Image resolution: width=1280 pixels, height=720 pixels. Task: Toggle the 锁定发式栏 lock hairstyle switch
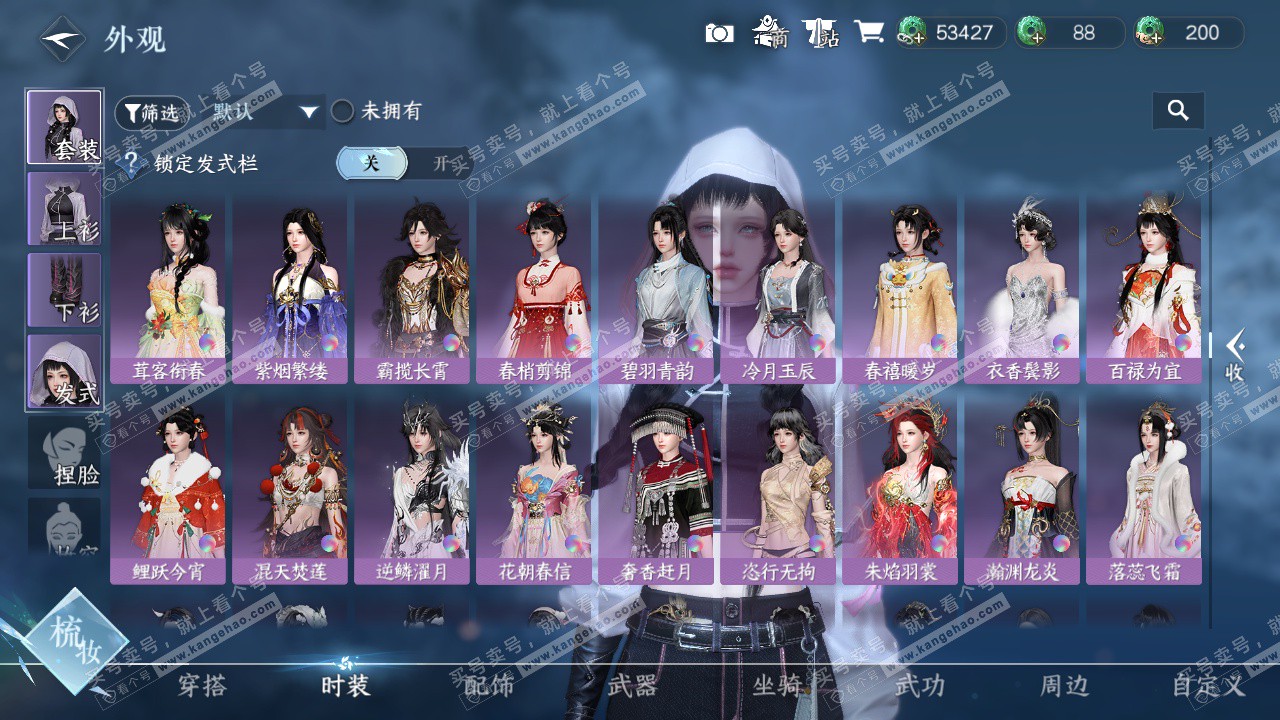coord(403,163)
